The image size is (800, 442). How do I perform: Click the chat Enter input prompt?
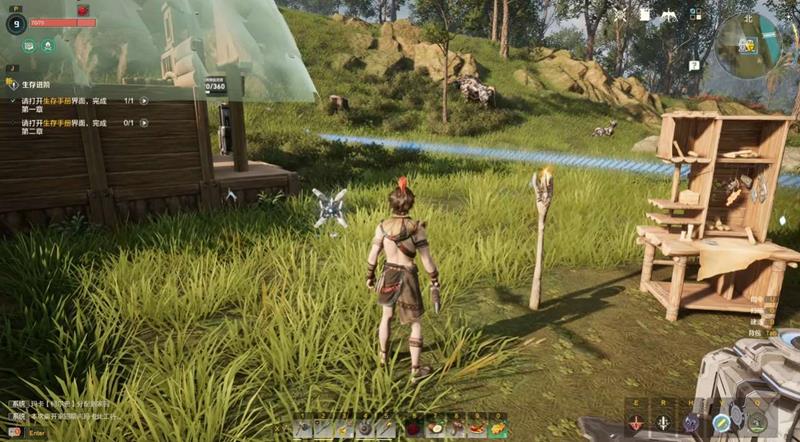coord(37,433)
